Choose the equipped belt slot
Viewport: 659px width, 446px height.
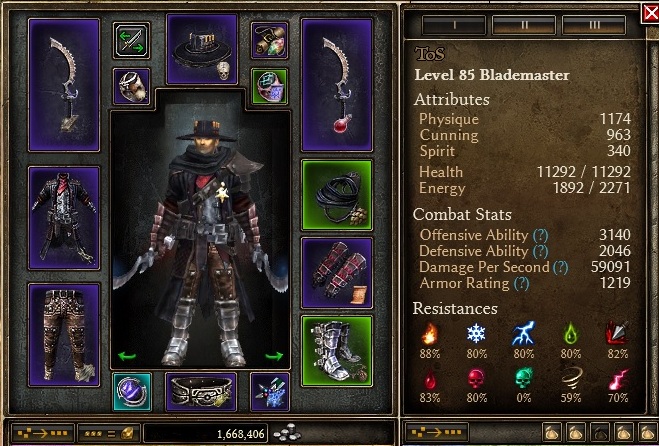click(x=200, y=391)
